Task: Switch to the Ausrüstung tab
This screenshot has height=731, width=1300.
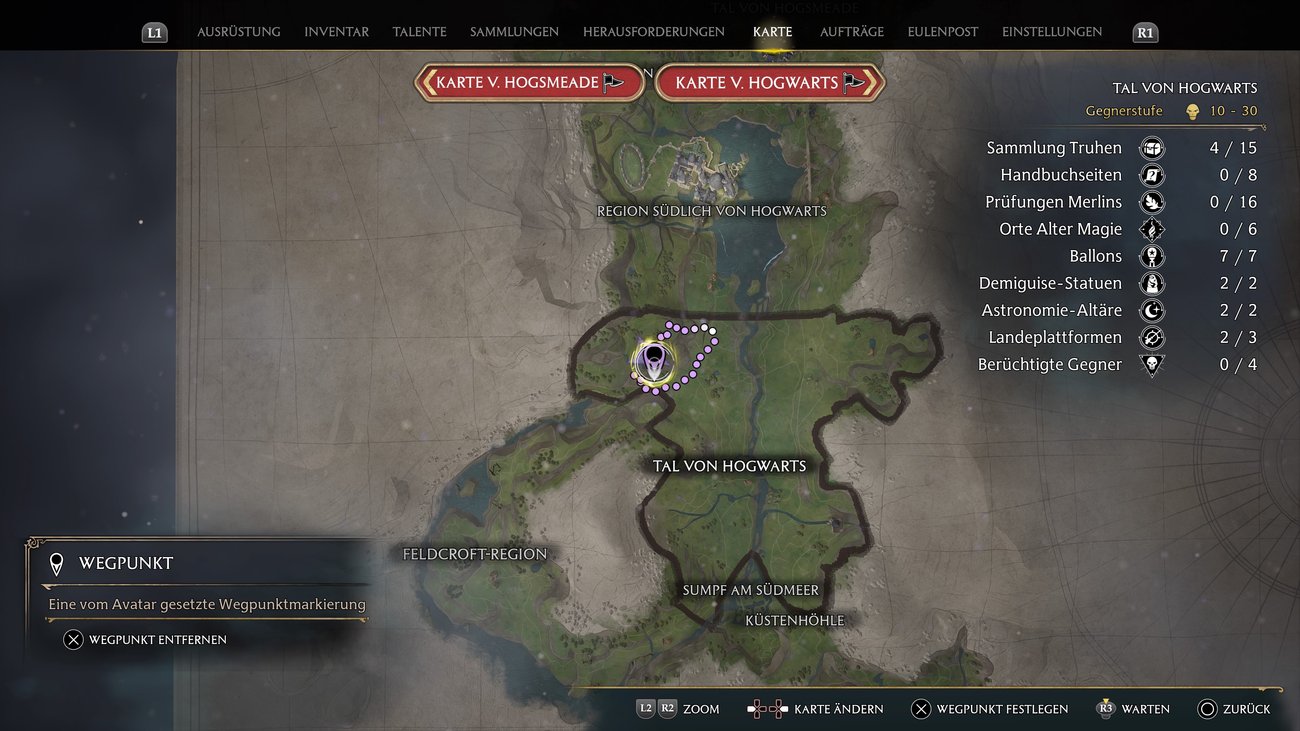Action: click(x=238, y=32)
